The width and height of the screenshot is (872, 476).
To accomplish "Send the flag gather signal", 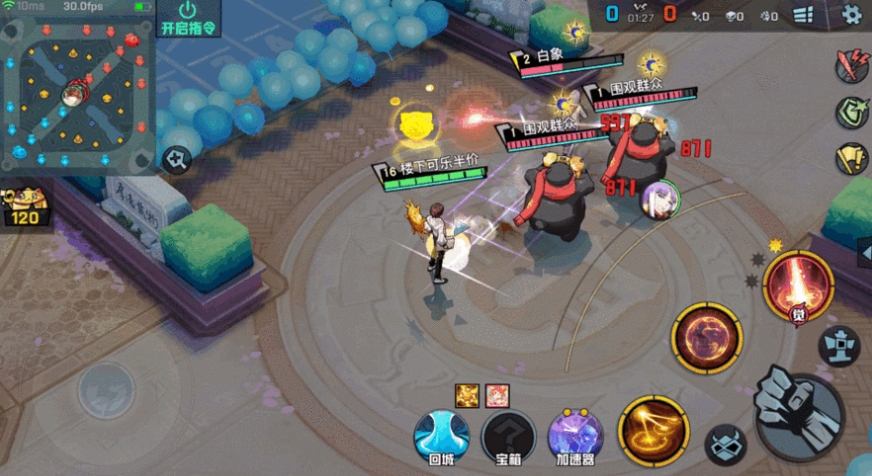I will [x=851, y=157].
